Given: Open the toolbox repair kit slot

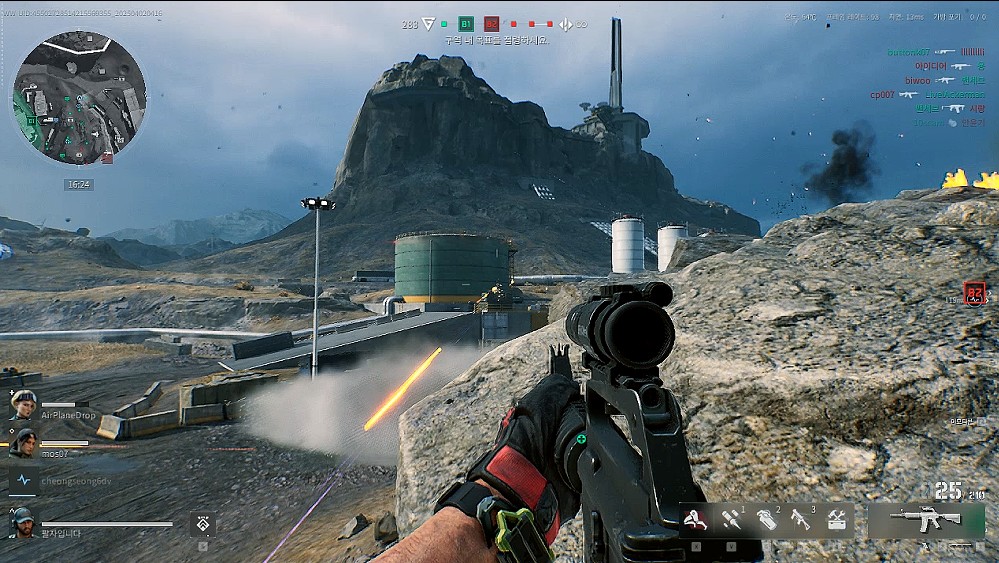Looking at the screenshot, I should pyautogui.click(x=836, y=520).
